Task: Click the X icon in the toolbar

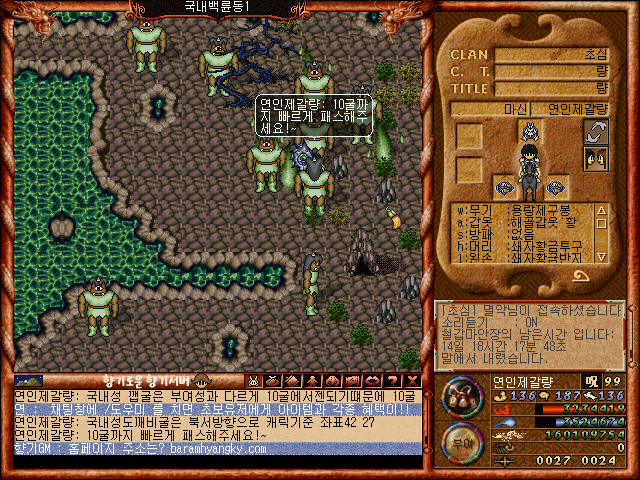Action: 411,380
